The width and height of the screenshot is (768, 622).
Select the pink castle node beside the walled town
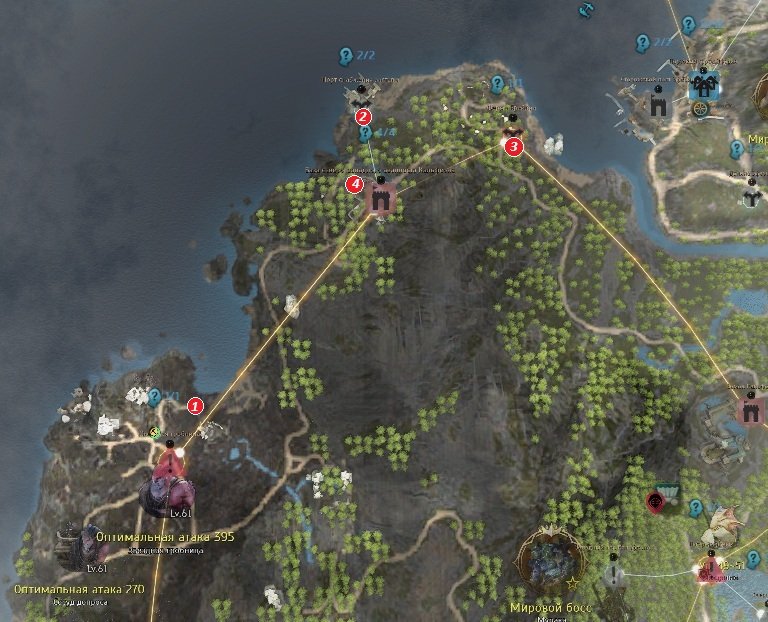point(749,410)
